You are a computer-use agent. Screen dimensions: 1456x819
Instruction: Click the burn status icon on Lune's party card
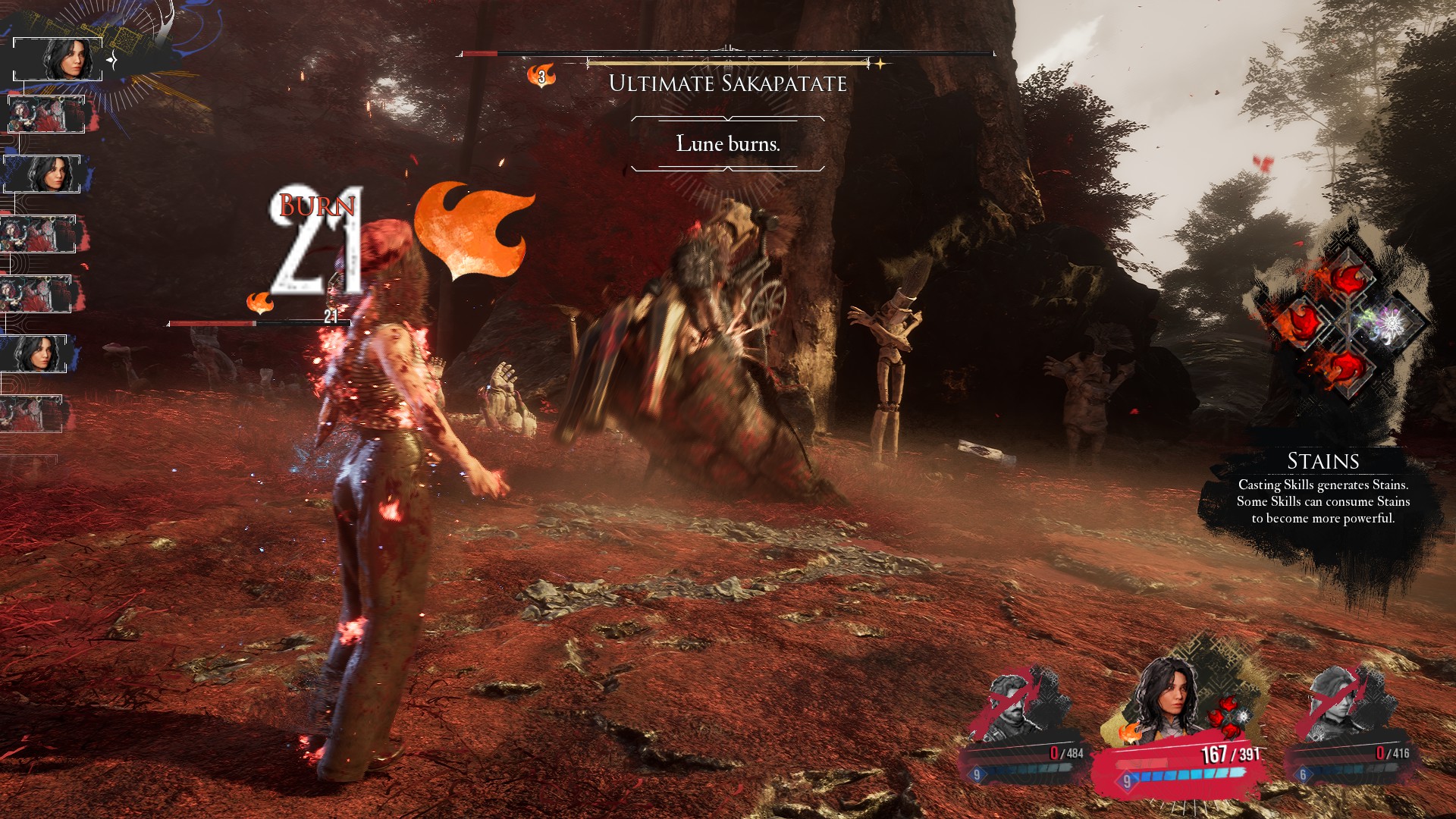(x=1129, y=733)
